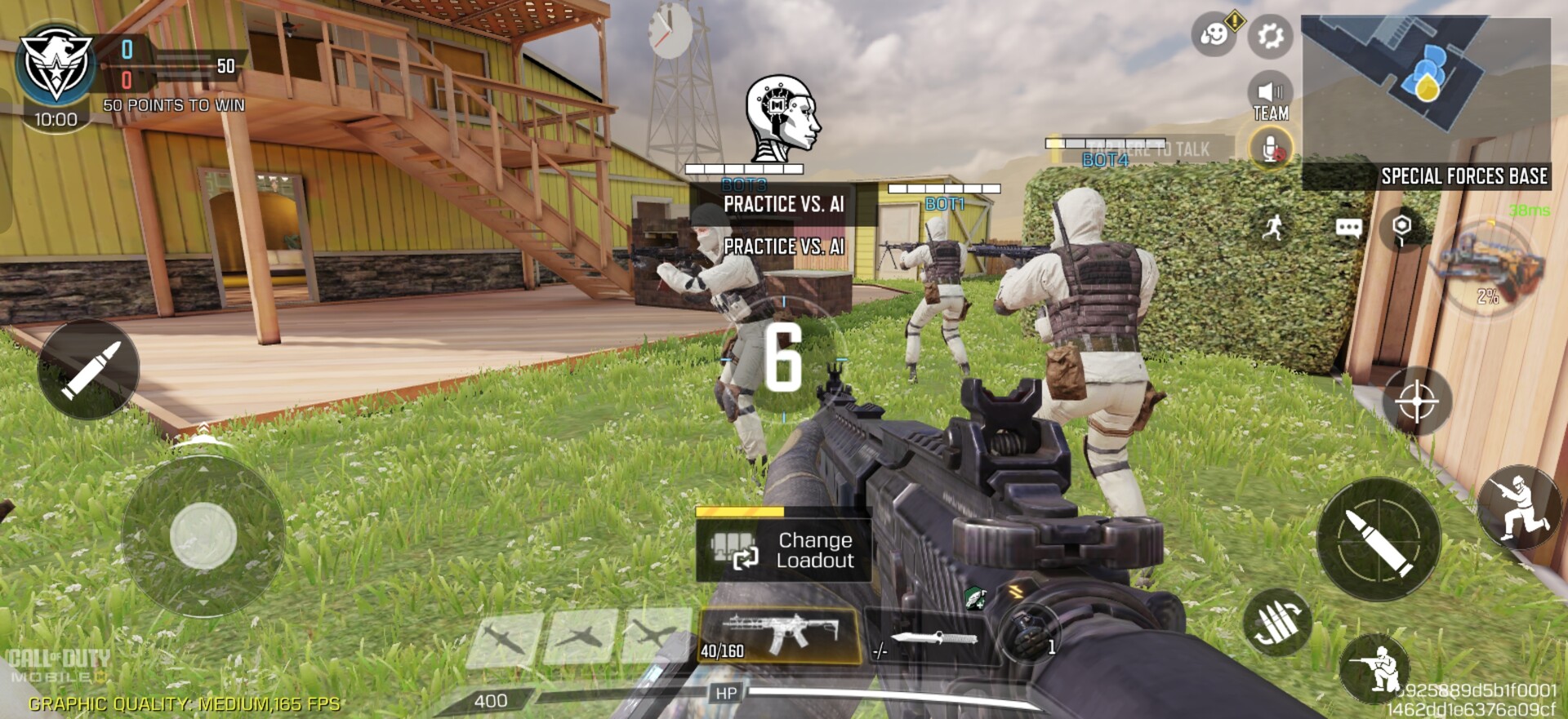Tap the aim-down-sights crosshair button
The width and height of the screenshot is (1568, 719).
1416,402
